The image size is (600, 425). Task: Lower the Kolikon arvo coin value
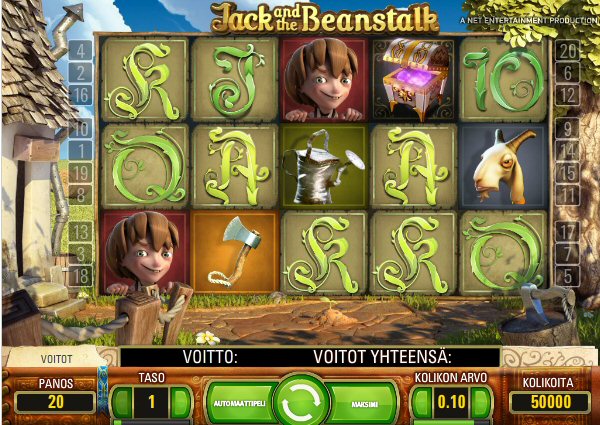coord(421,402)
